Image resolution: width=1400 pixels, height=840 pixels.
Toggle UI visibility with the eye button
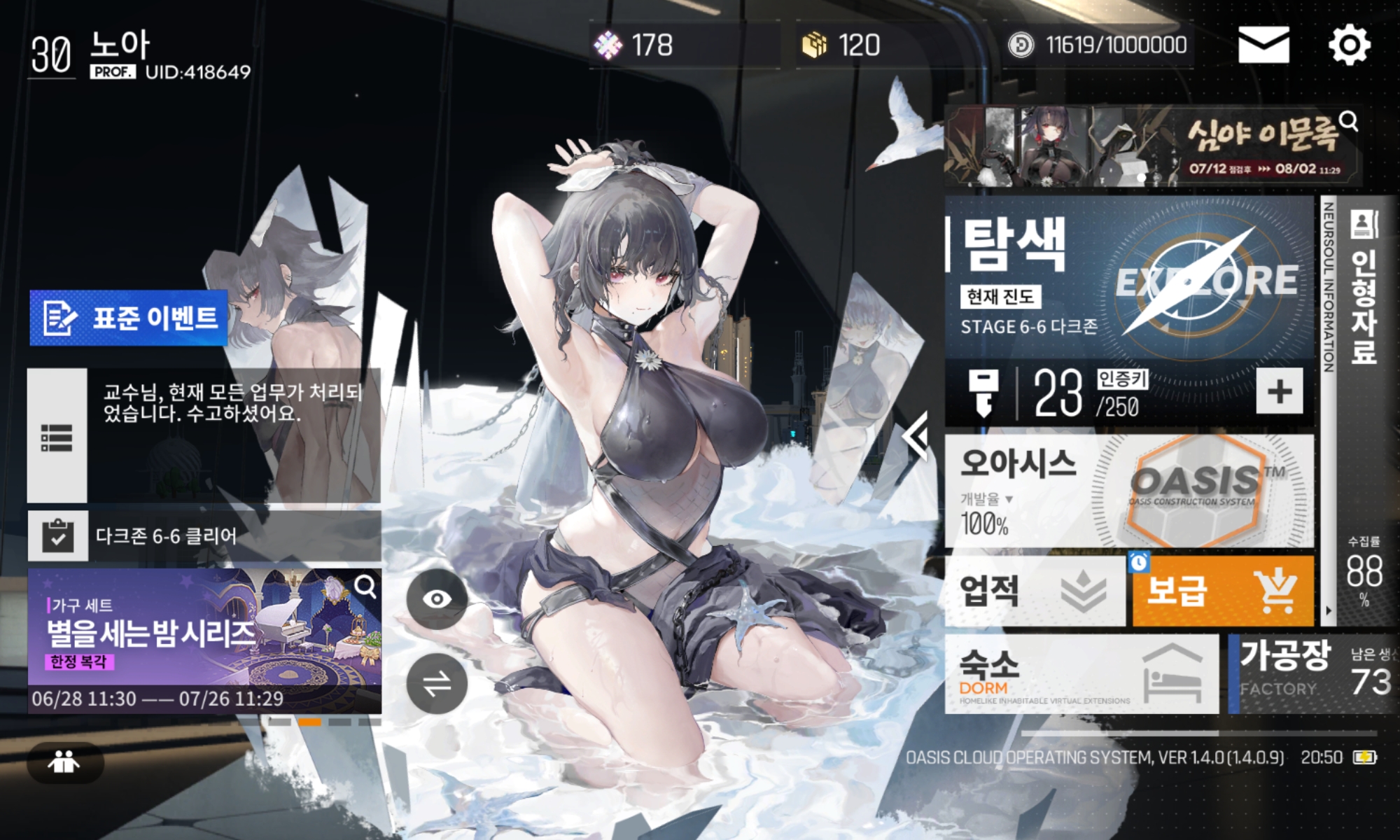click(437, 598)
